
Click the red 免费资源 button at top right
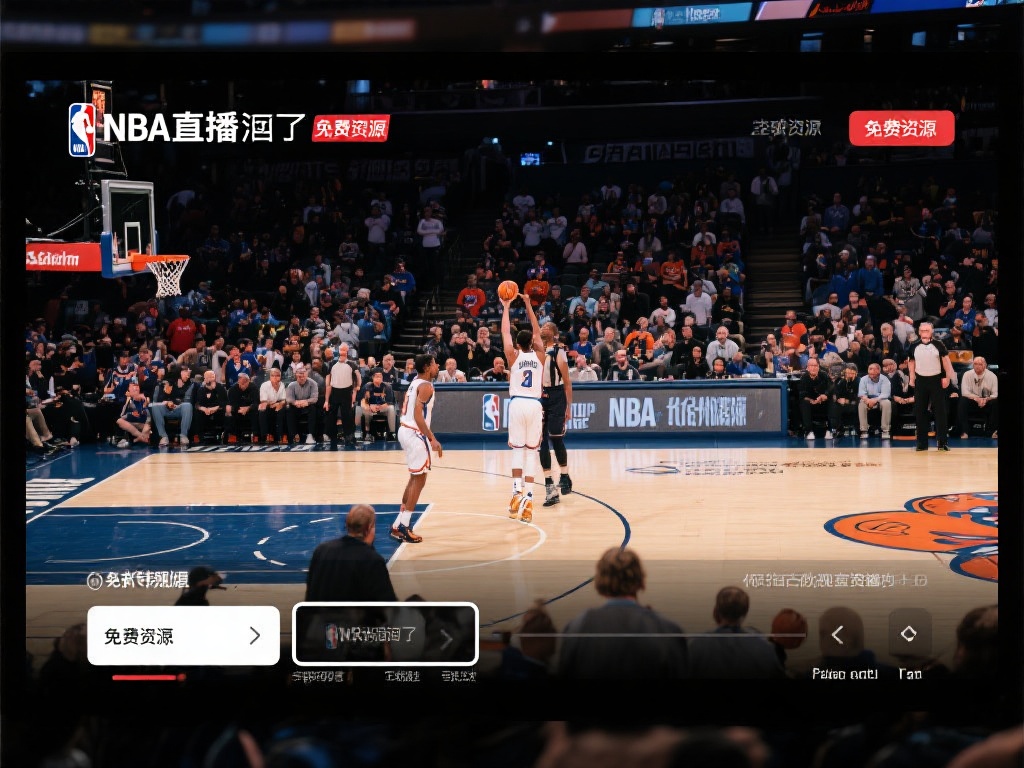coord(901,128)
